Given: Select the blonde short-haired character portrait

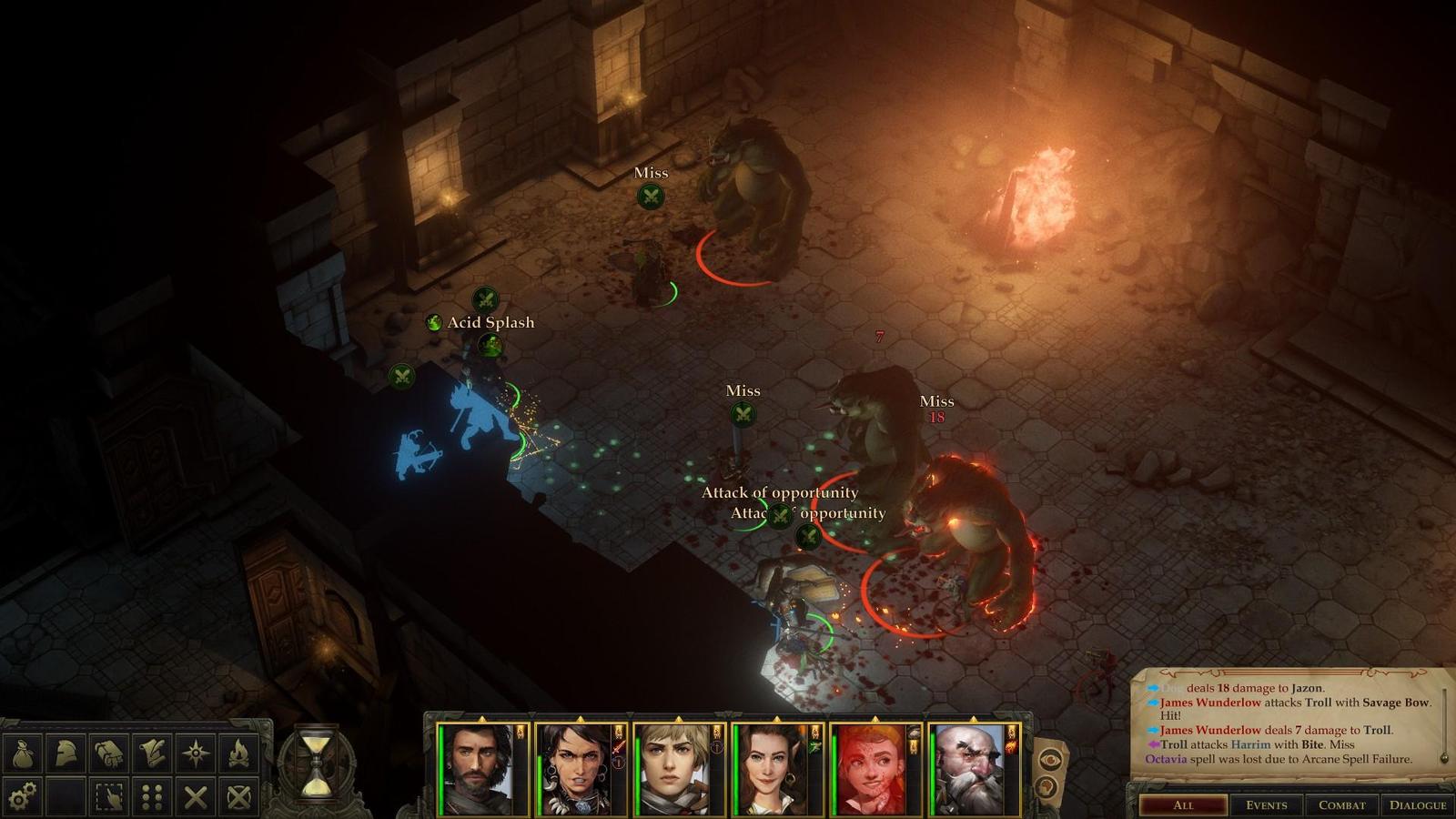Looking at the screenshot, I should [x=675, y=770].
